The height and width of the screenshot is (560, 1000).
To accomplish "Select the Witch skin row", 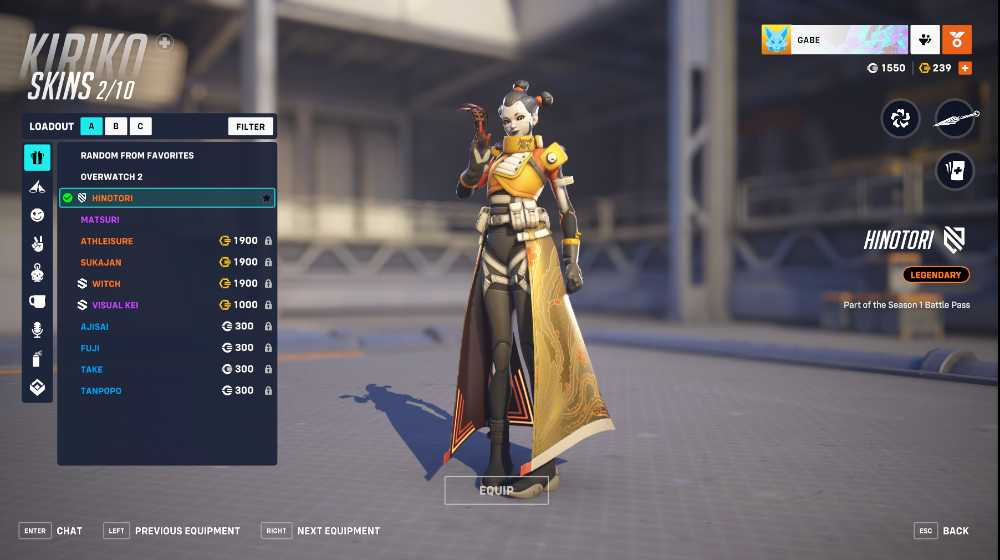I will click(106, 284).
